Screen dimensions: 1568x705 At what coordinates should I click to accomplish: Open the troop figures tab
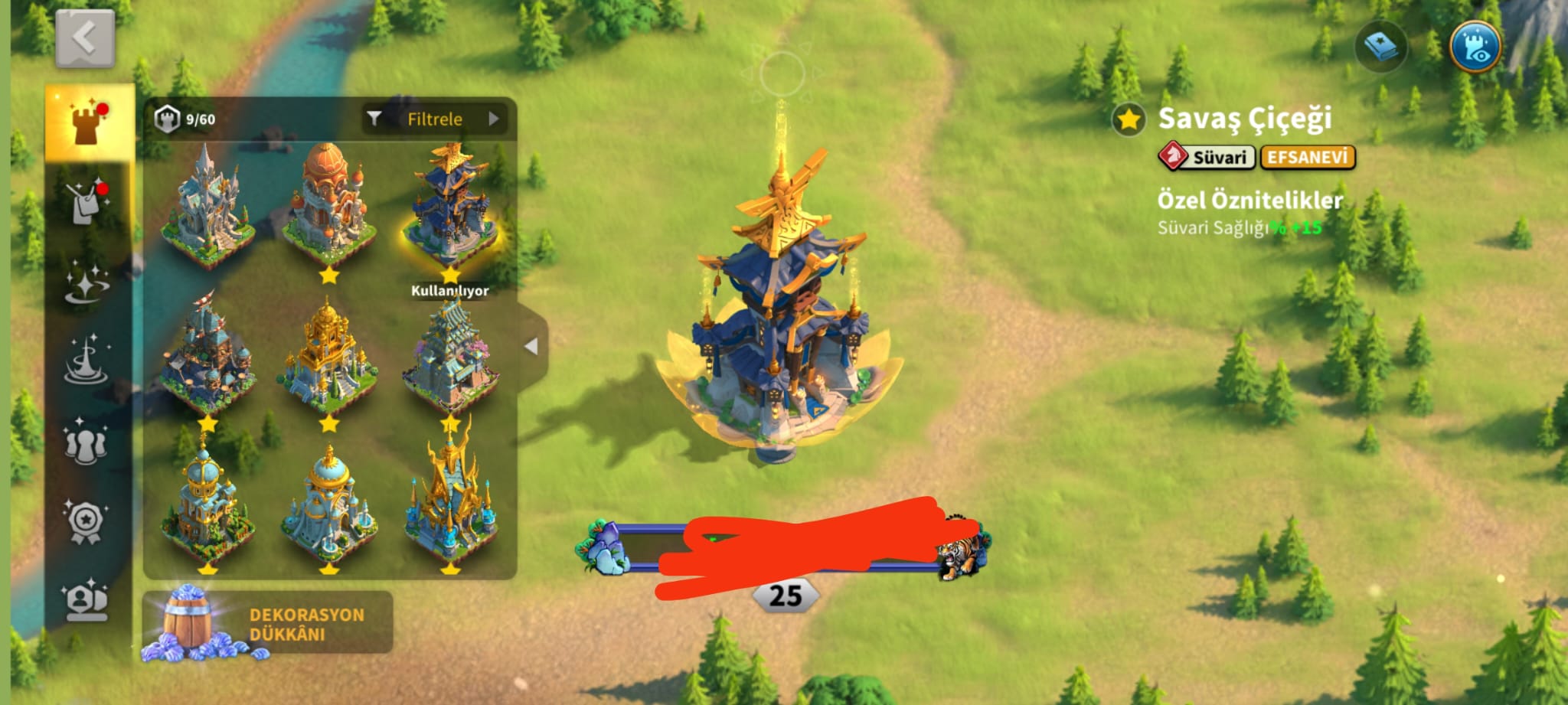click(87, 442)
